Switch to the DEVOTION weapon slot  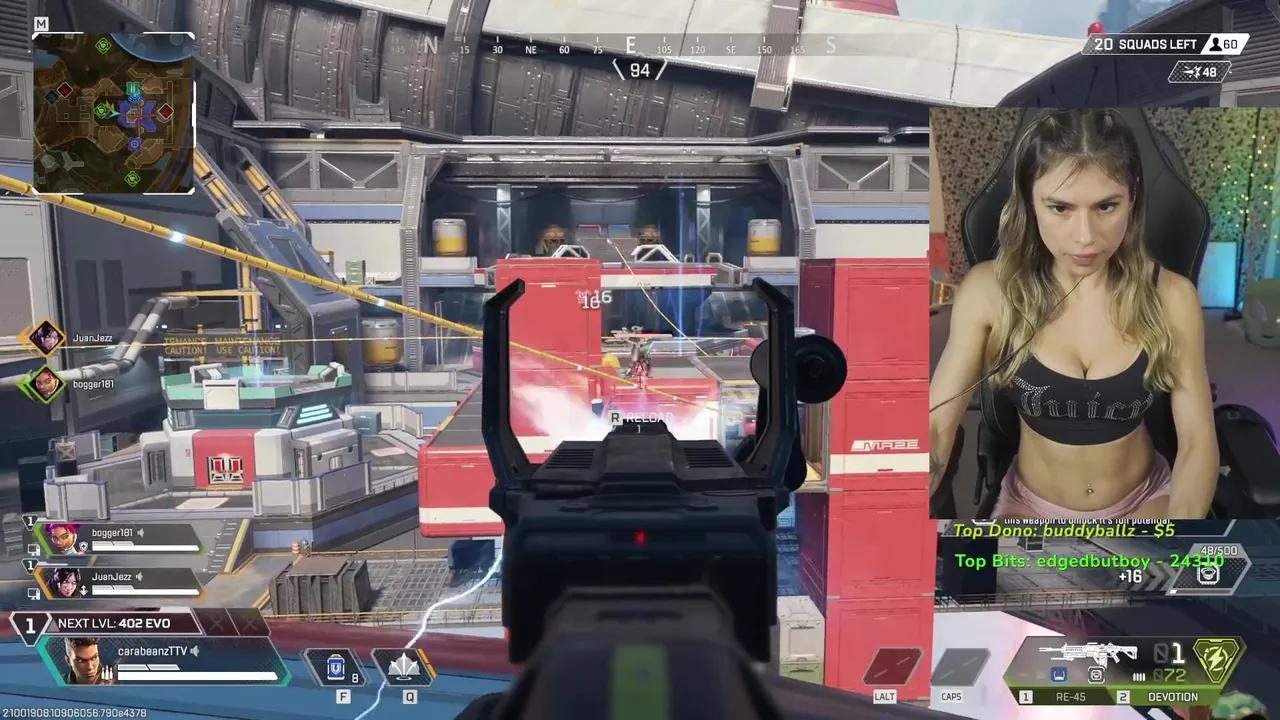(x=1173, y=696)
